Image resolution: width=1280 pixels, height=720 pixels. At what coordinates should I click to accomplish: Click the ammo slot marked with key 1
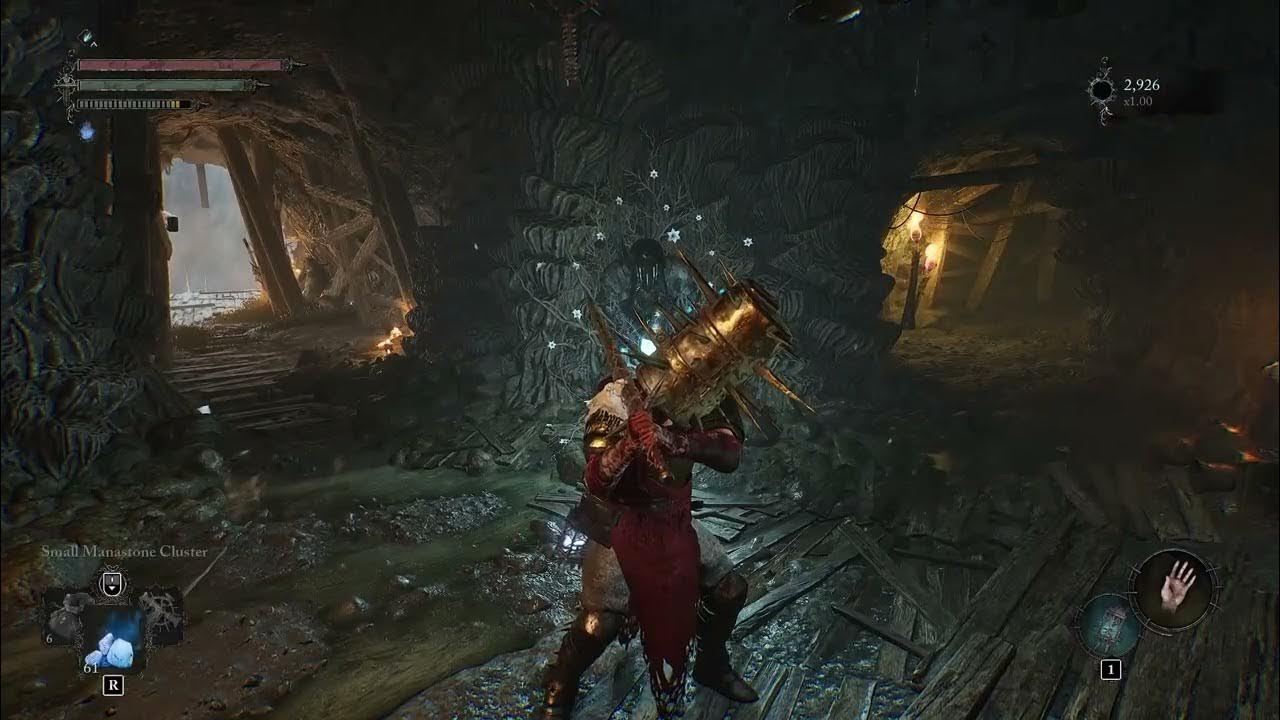(1111, 669)
